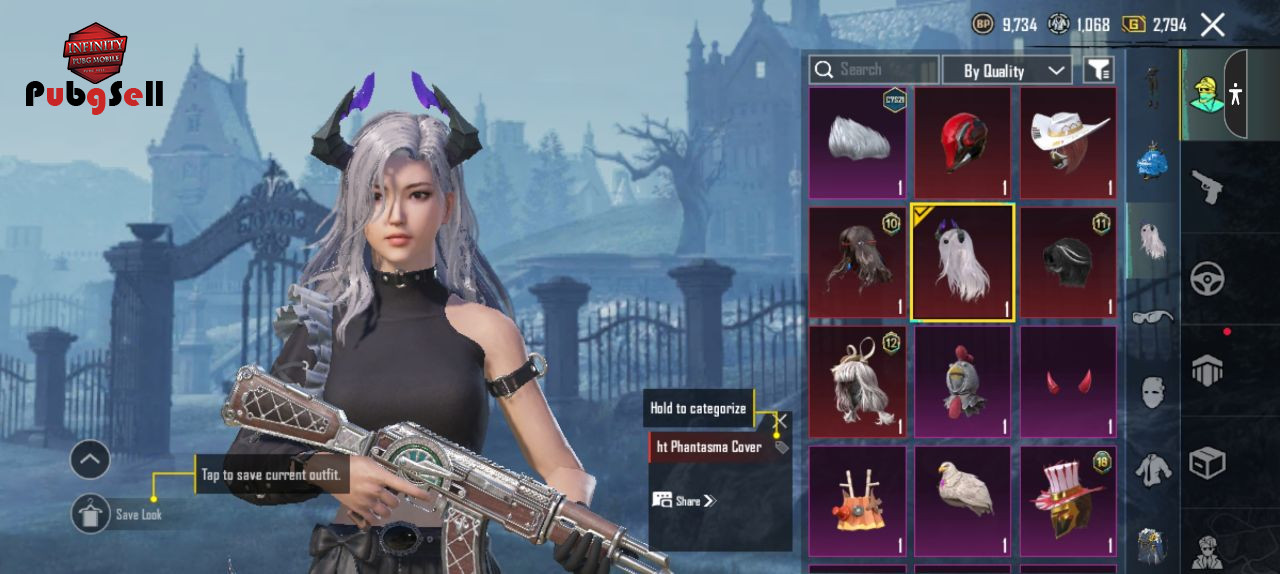Choose the chicken head mask item
The height and width of the screenshot is (574, 1280).
click(x=963, y=381)
